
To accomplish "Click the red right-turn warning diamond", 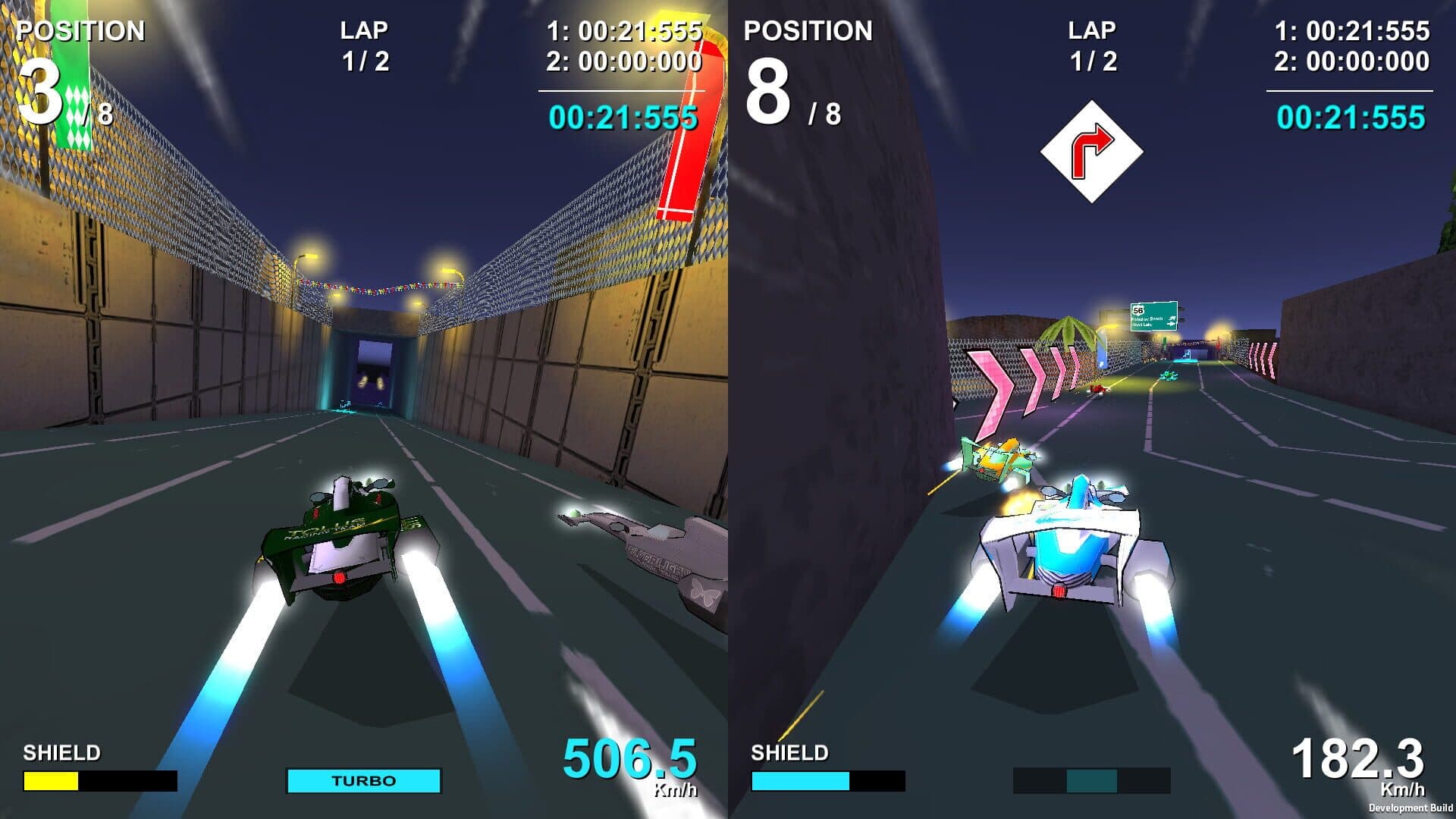I will click(1091, 152).
